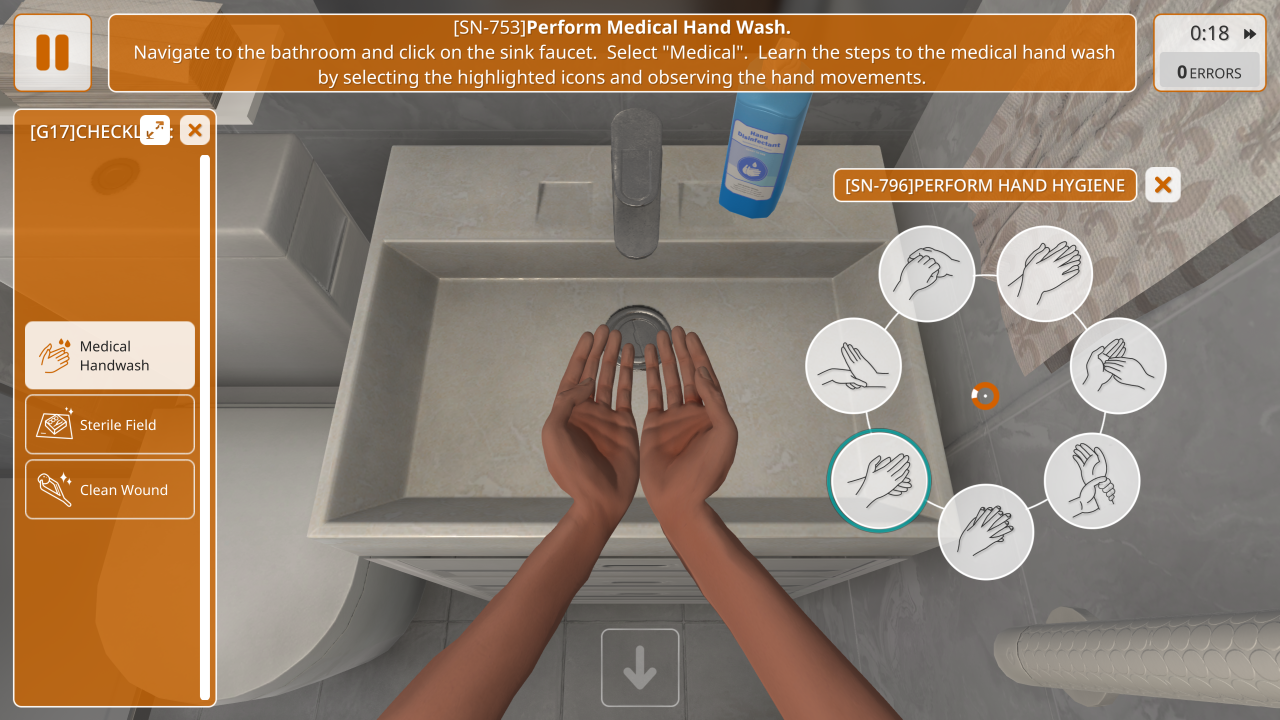Open the Clean Wound checklist item
Screen dimensions: 1280x720
110,489
